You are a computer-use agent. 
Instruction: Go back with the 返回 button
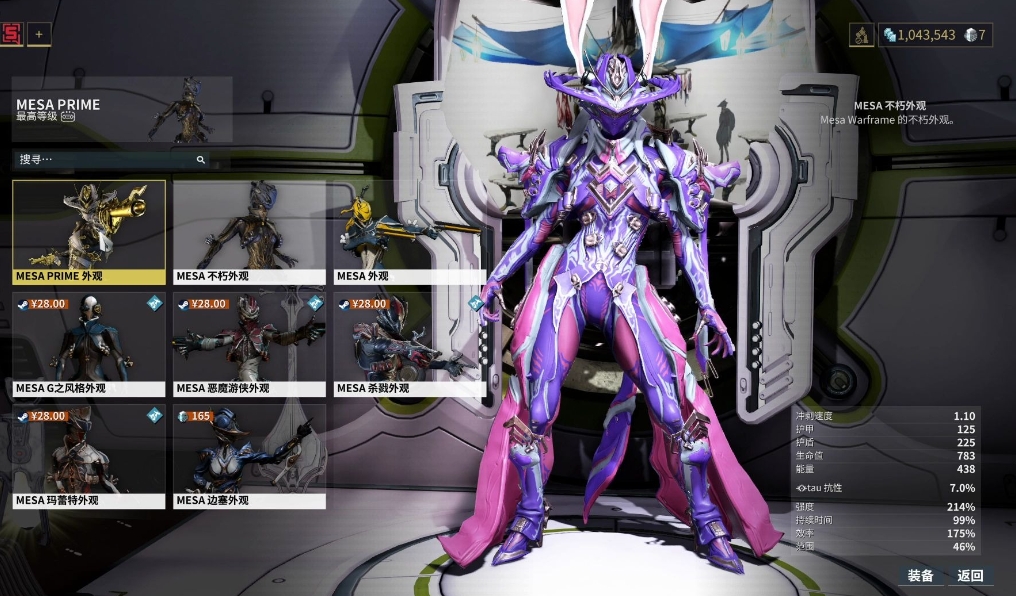point(970,575)
